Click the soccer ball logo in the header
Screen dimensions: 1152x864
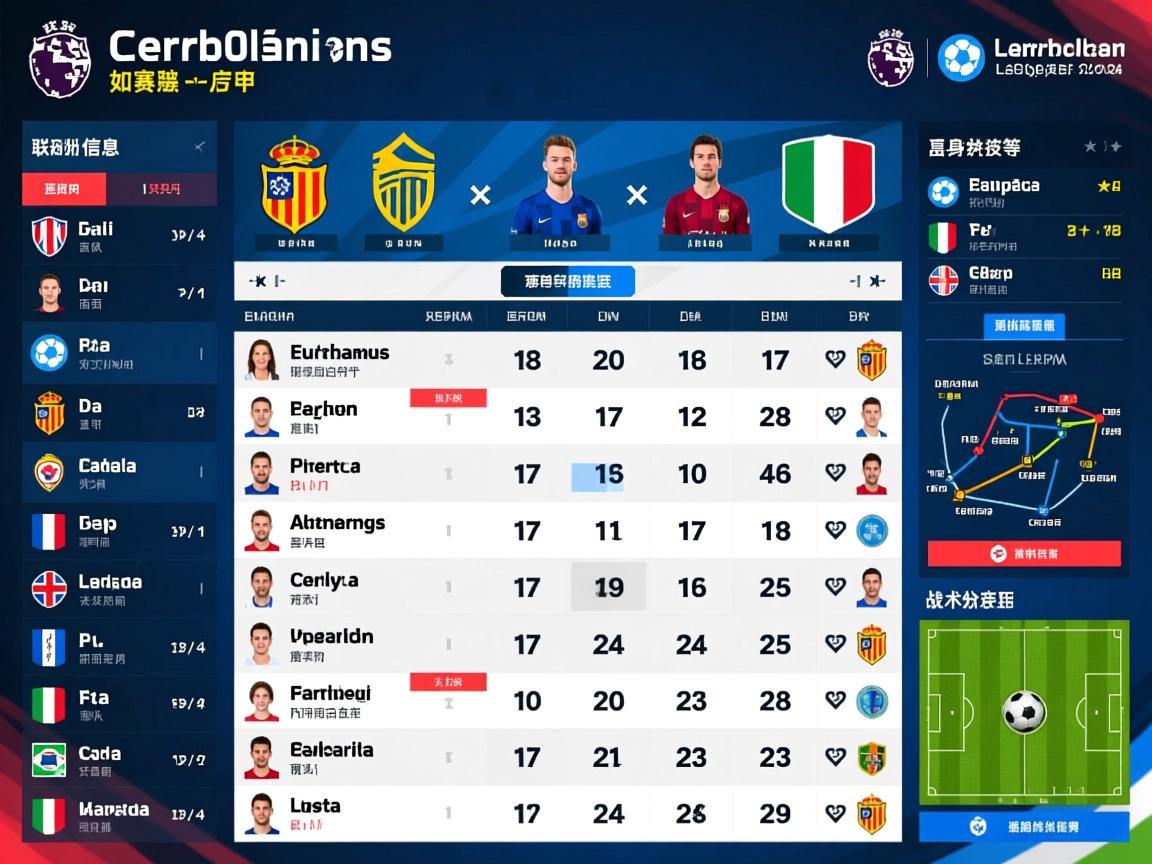pyautogui.click(x=961, y=58)
